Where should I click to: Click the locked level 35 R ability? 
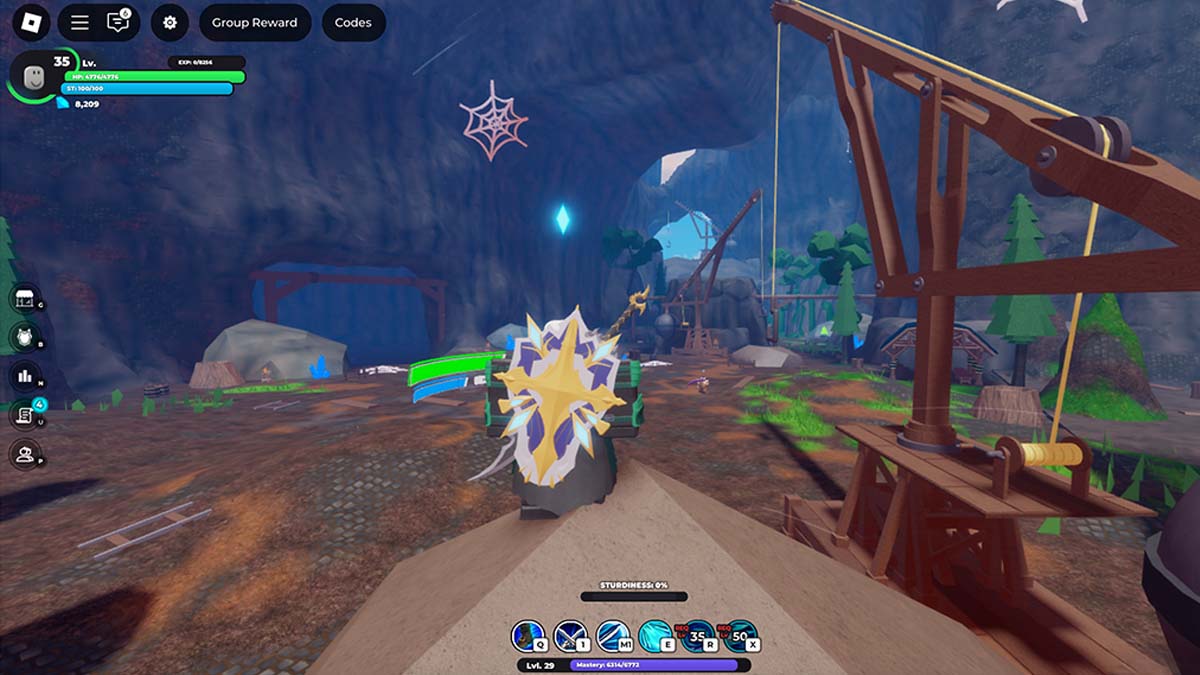(x=697, y=636)
